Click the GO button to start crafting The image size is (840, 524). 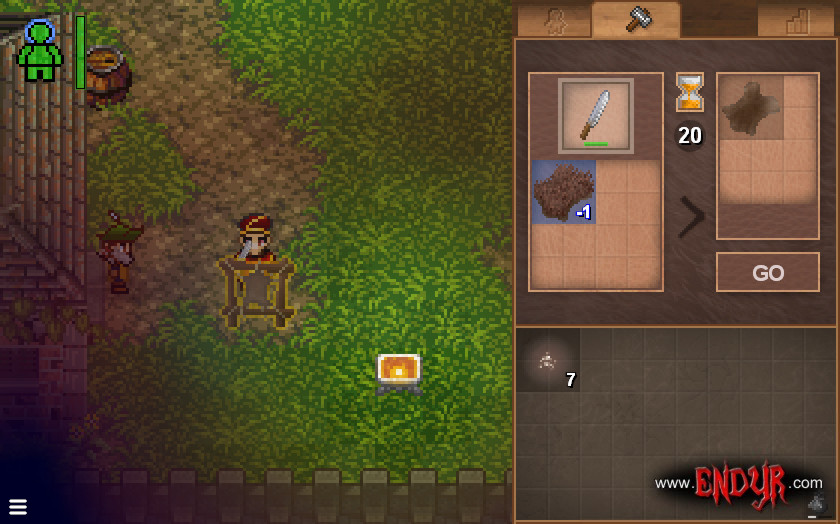click(x=767, y=273)
